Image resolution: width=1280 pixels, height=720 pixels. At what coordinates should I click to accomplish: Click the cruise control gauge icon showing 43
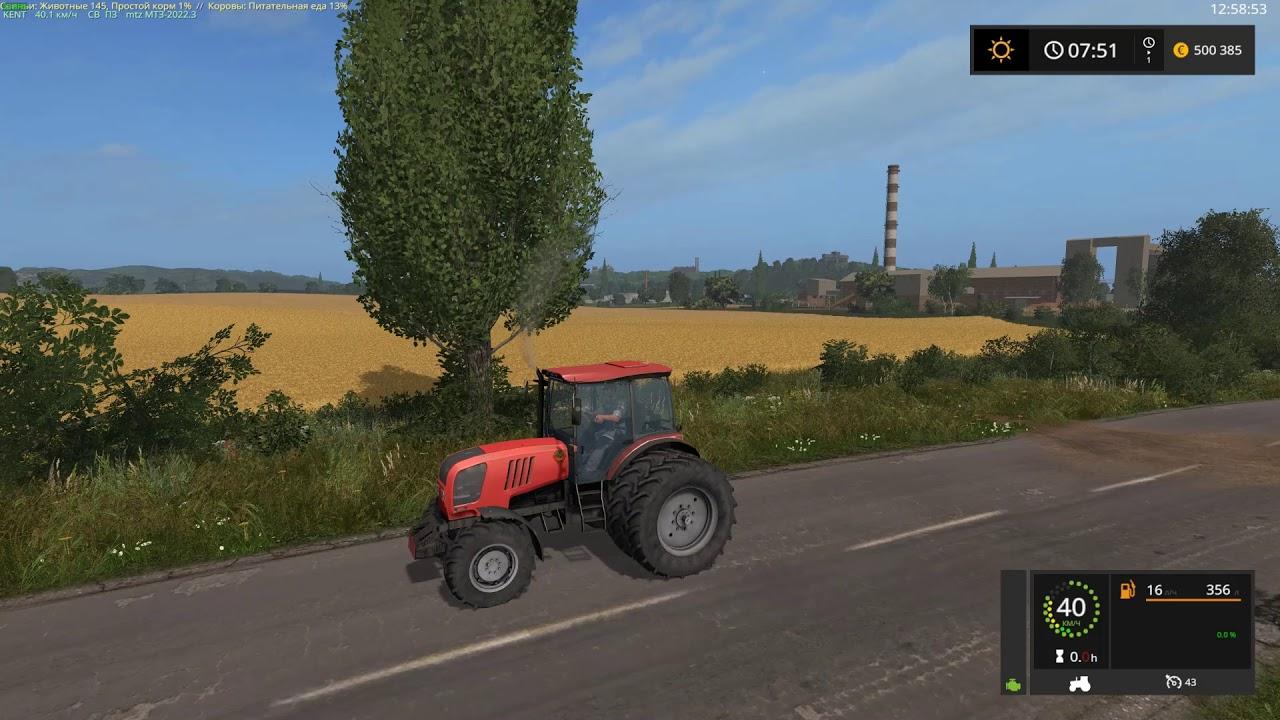[1174, 684]
